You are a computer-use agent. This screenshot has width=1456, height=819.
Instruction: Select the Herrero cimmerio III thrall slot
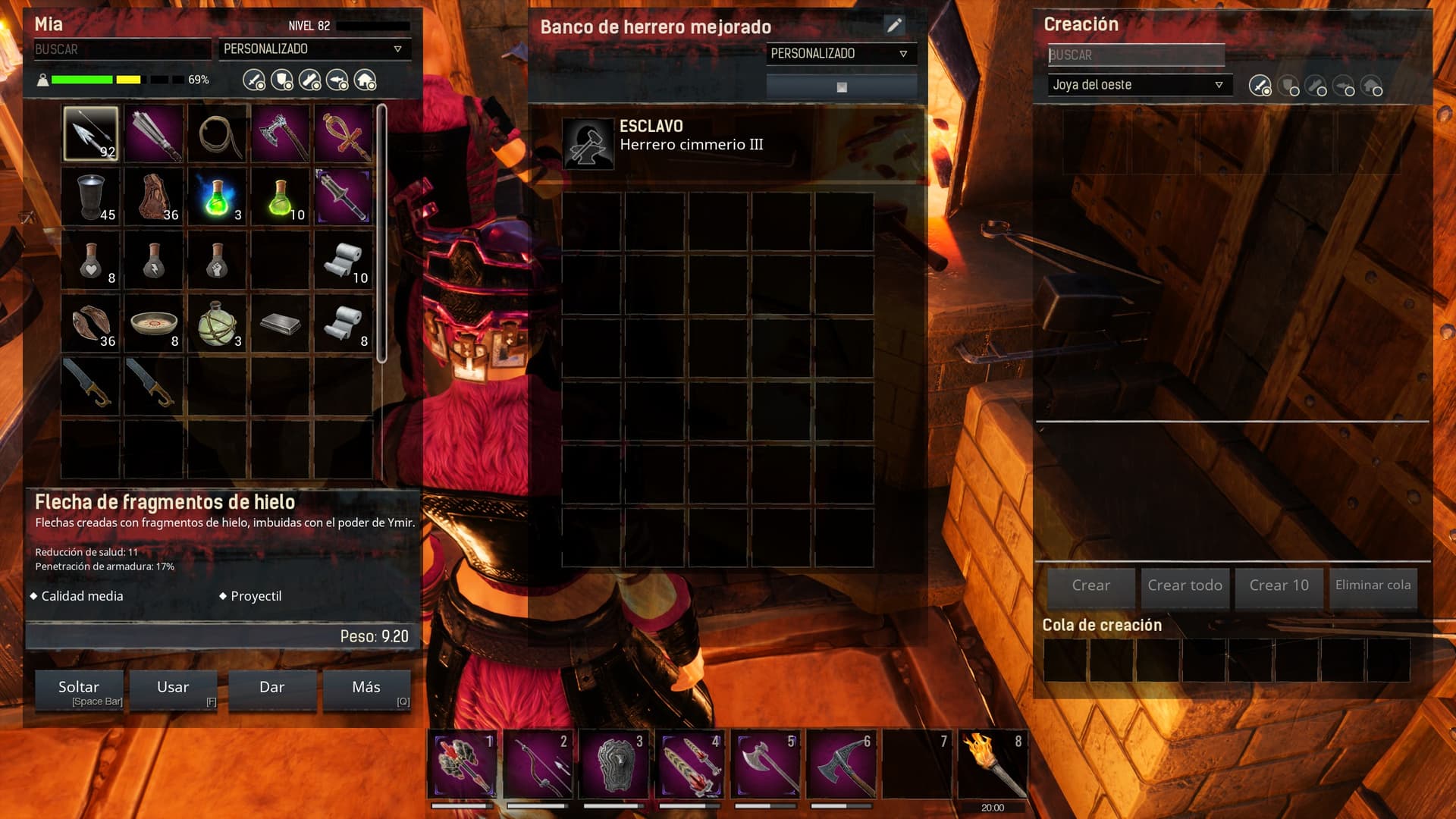click(x=588, y=143)
